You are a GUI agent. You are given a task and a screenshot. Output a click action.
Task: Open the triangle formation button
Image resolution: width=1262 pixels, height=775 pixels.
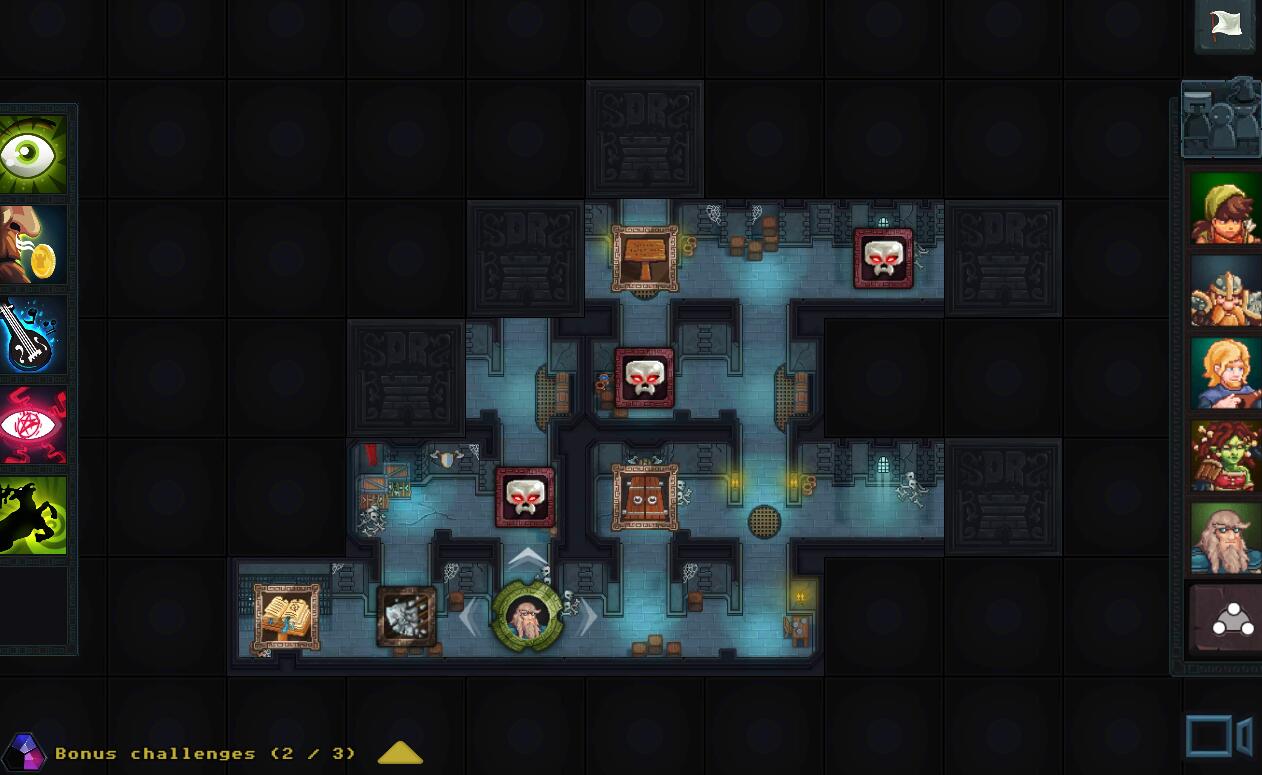coord(1226,620)
